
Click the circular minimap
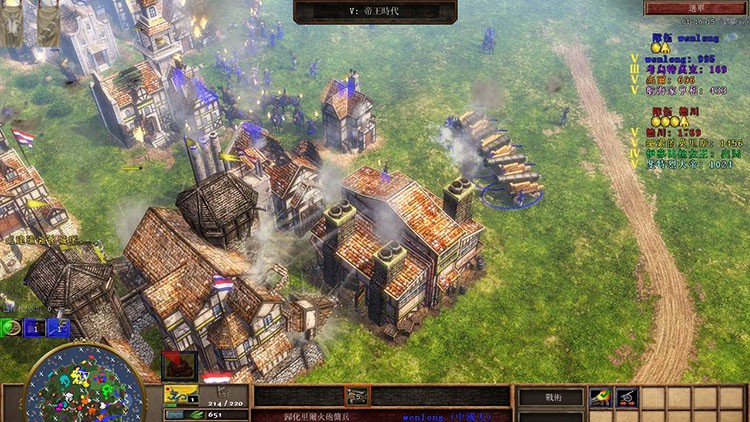point(70,384)
